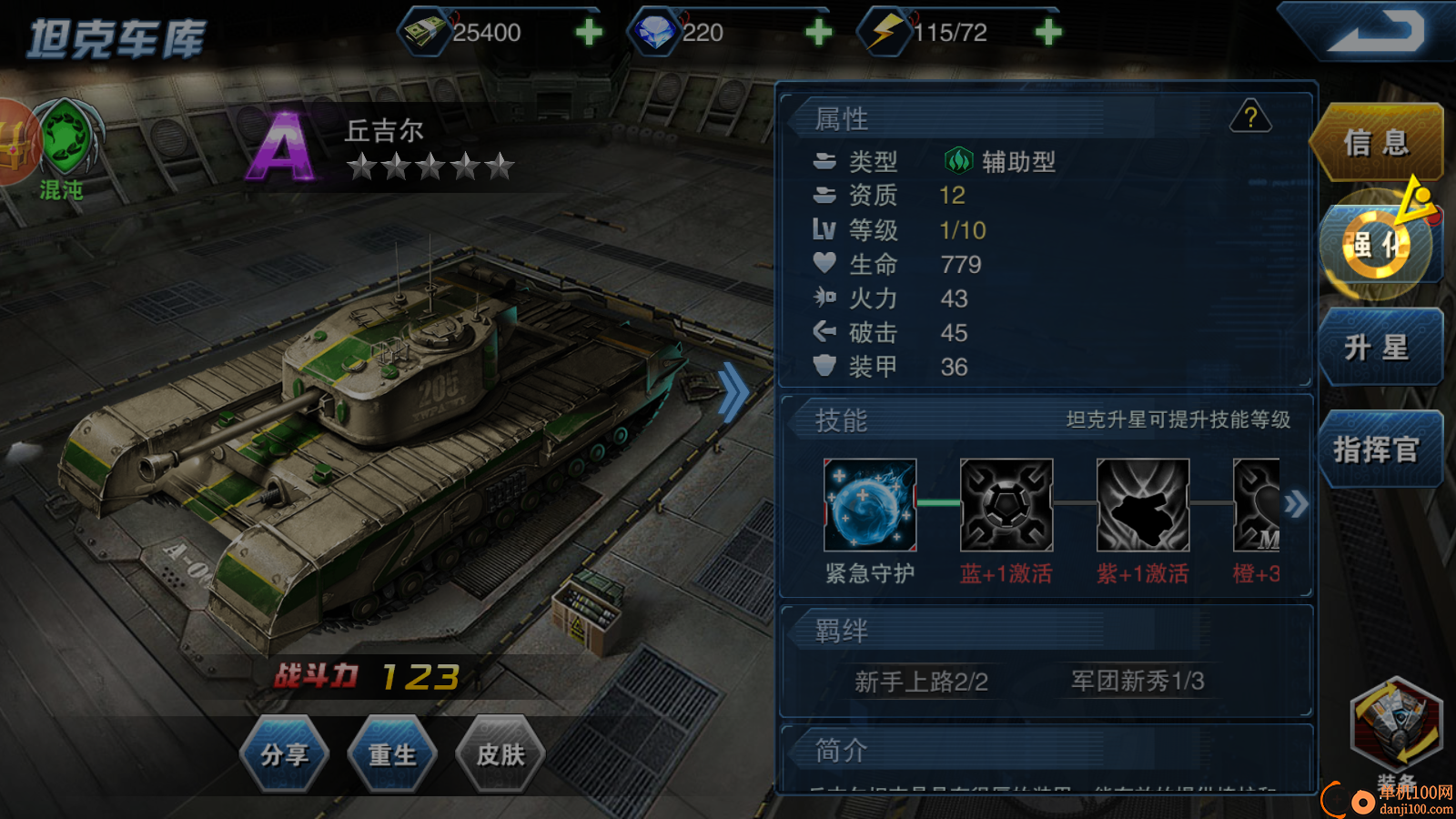This screenshot has height=819, width=1456.
Task: Open the 皮肤 skin button
Action: [501, 755]
